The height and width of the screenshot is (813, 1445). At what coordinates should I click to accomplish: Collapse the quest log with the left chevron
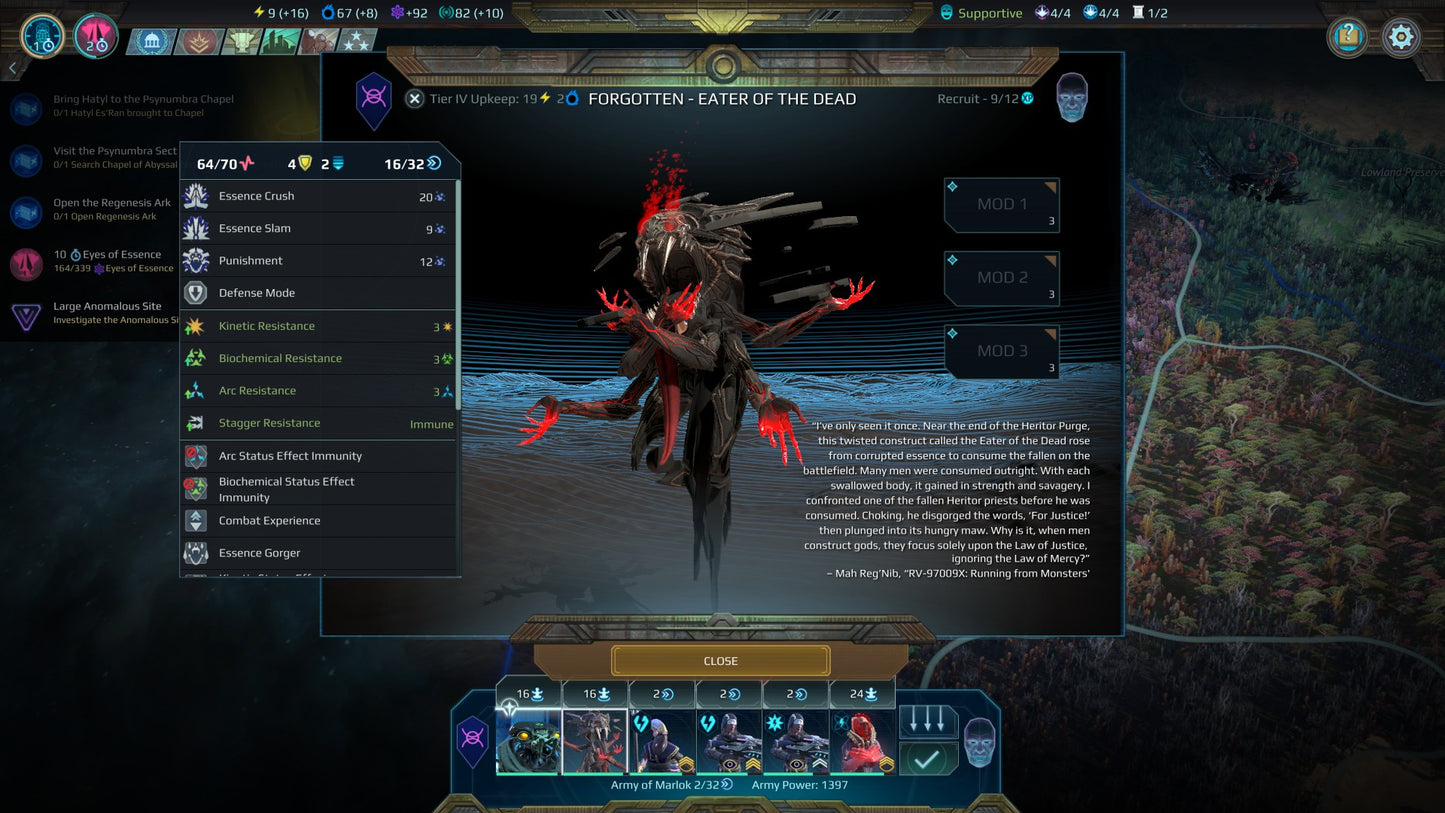click(11, 67)
